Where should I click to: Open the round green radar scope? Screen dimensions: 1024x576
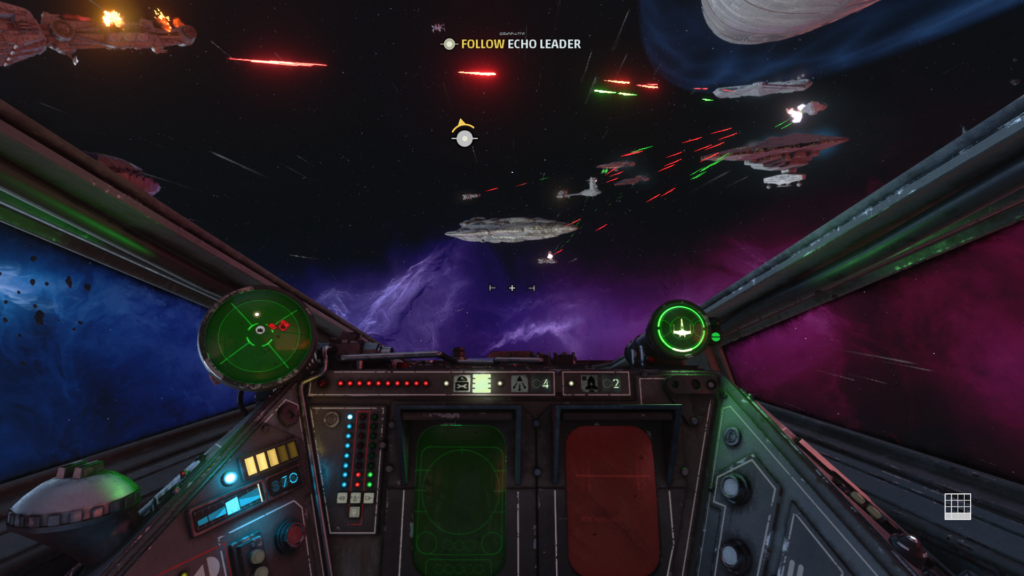(x=257, y=336)
